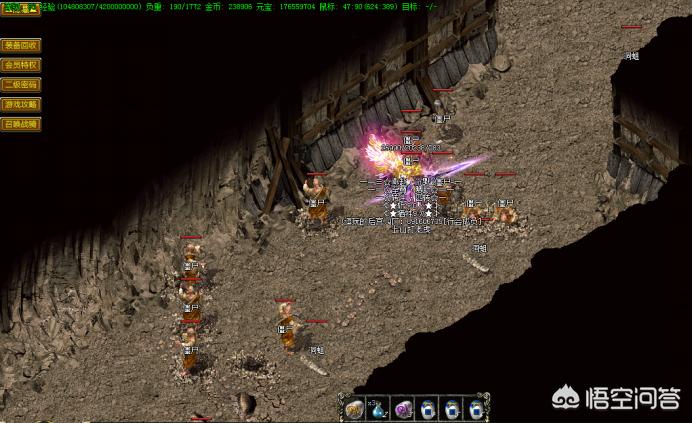
Task: Open the 装备回收 equipment recycle menu
Action: [21, 45]
